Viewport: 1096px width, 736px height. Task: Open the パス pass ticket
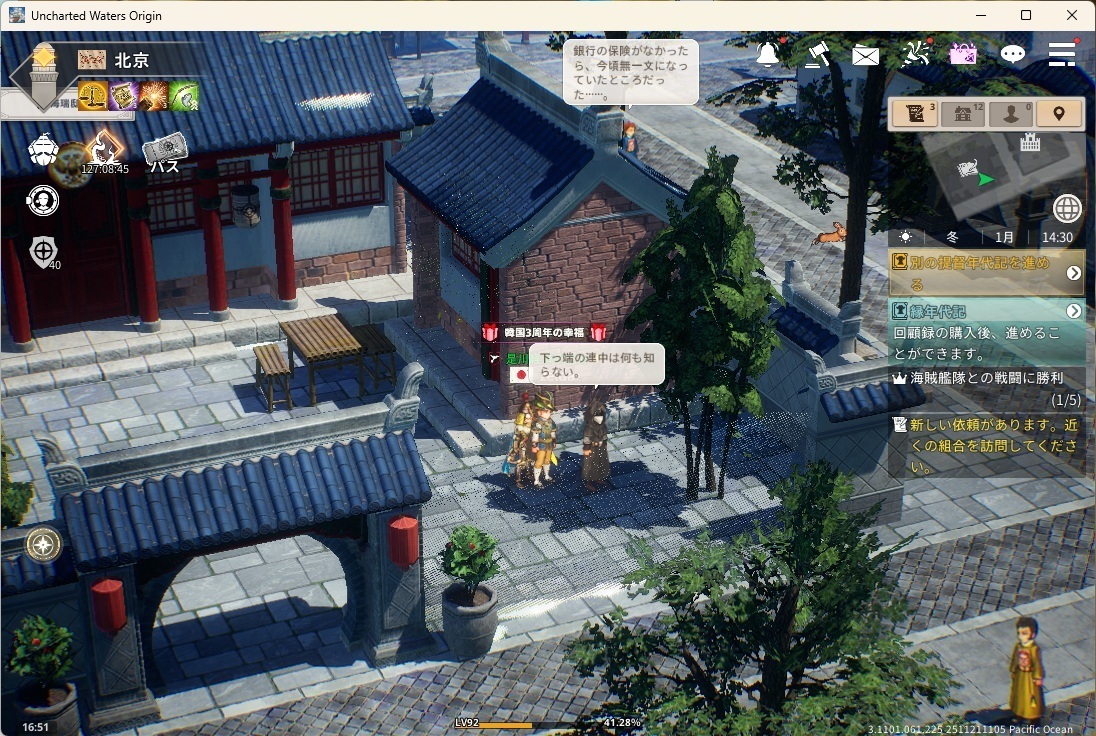coord(164,153)
